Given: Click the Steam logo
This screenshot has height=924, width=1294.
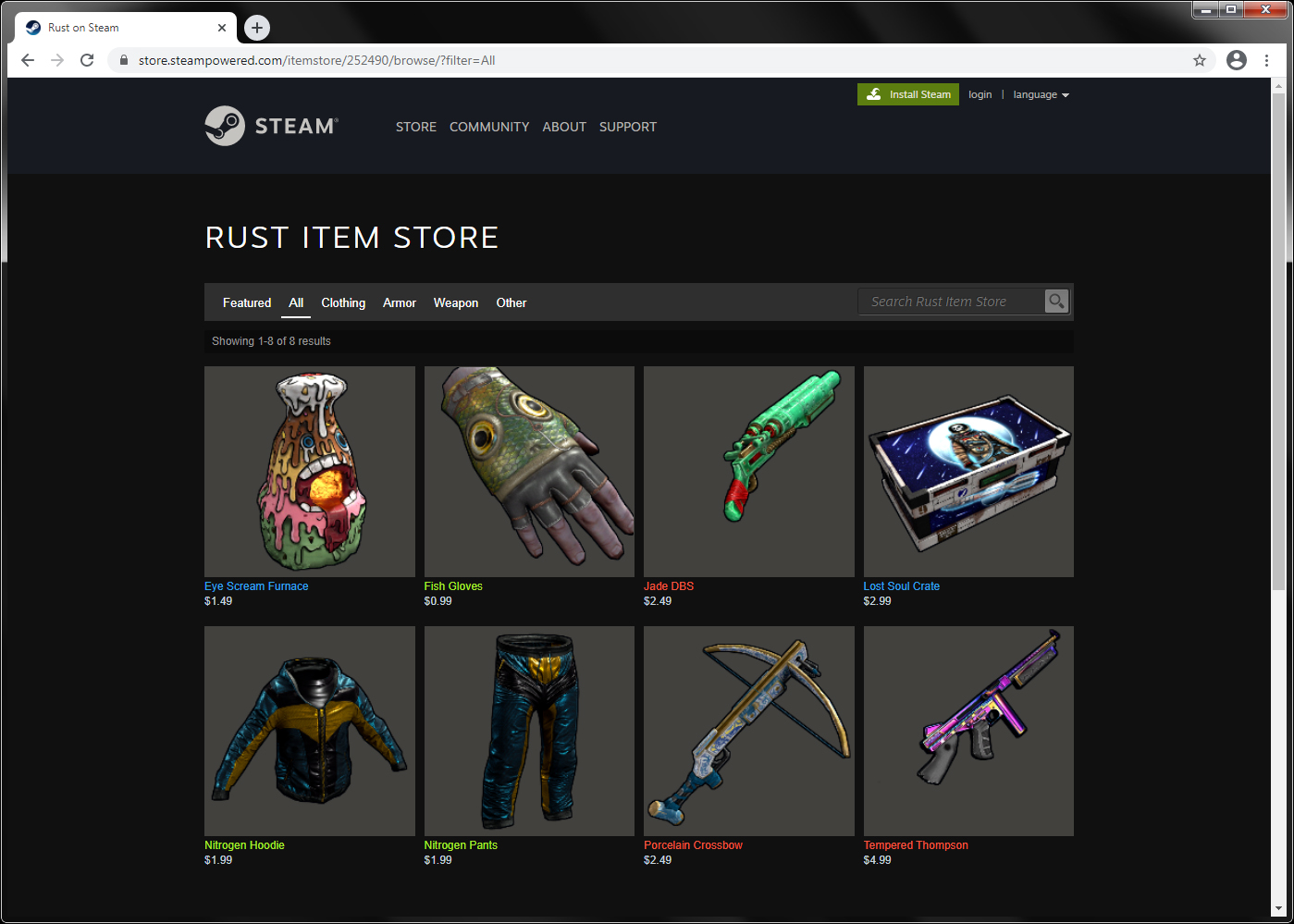Looking at the screenshot, I should (x=271, y=126).
